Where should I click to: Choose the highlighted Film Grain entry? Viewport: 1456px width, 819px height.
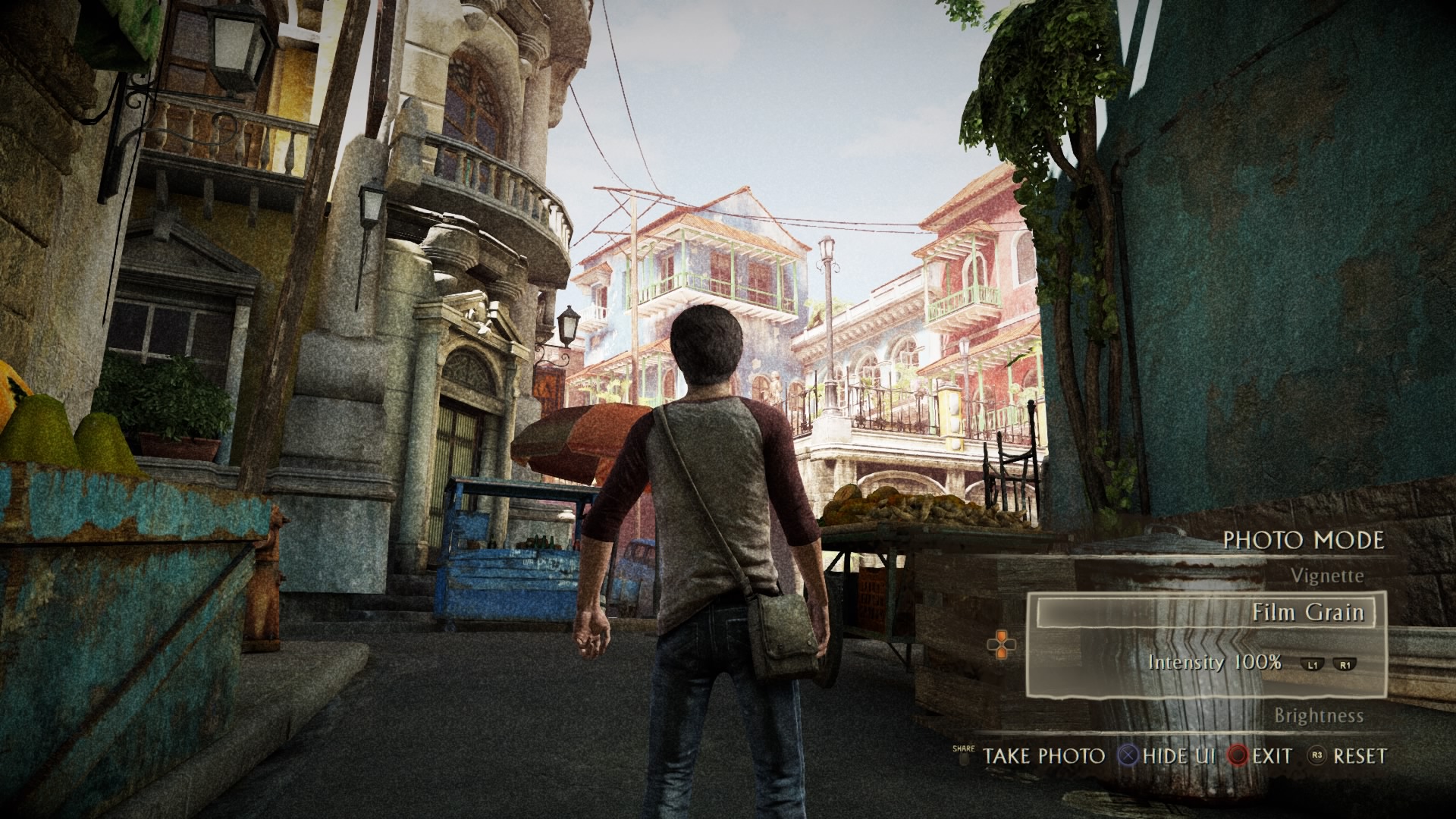[x=1307, y=612]
